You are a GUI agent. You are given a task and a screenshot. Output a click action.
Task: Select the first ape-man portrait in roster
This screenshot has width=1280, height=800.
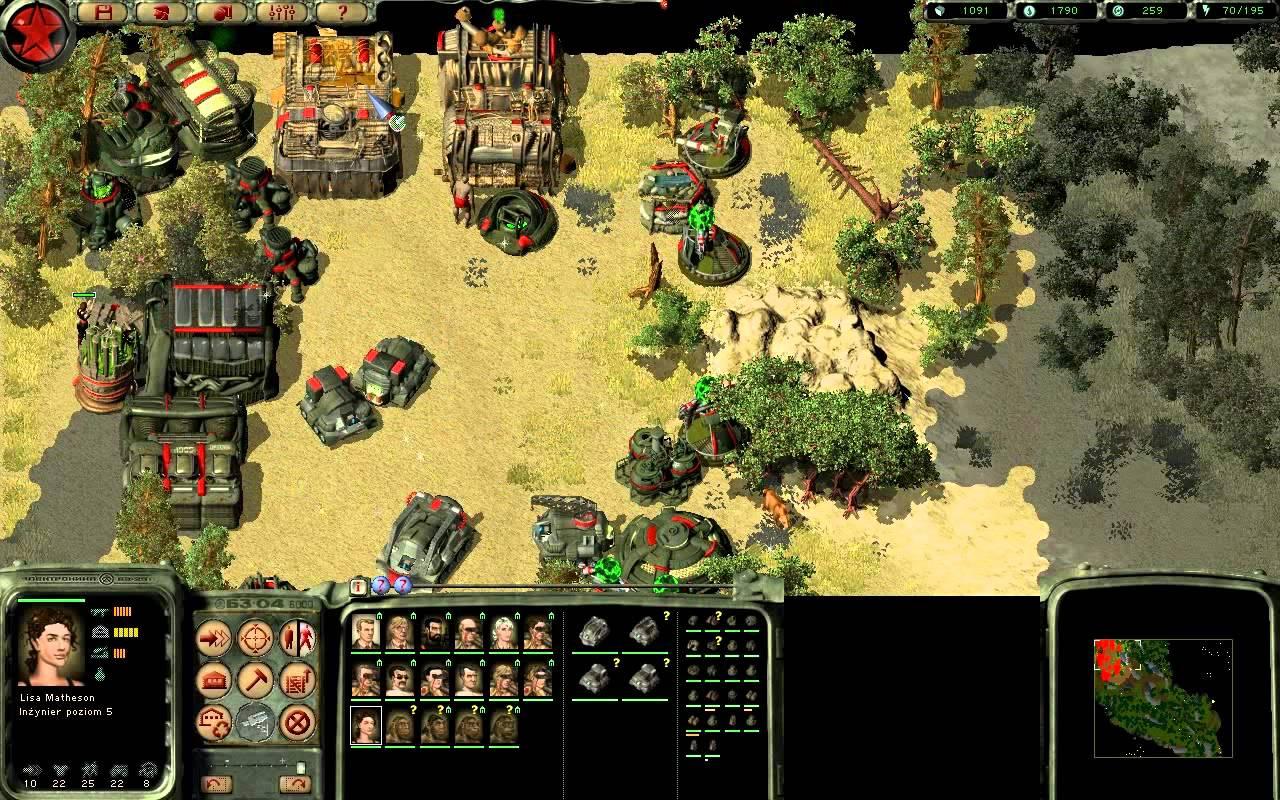click(400, 726)
